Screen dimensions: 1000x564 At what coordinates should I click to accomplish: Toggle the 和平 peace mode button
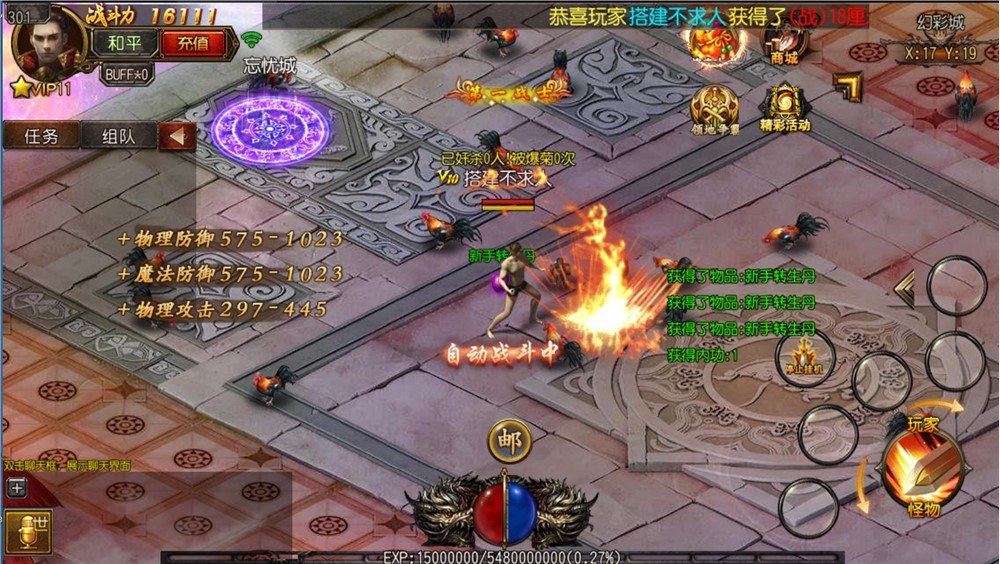point(125,43)
